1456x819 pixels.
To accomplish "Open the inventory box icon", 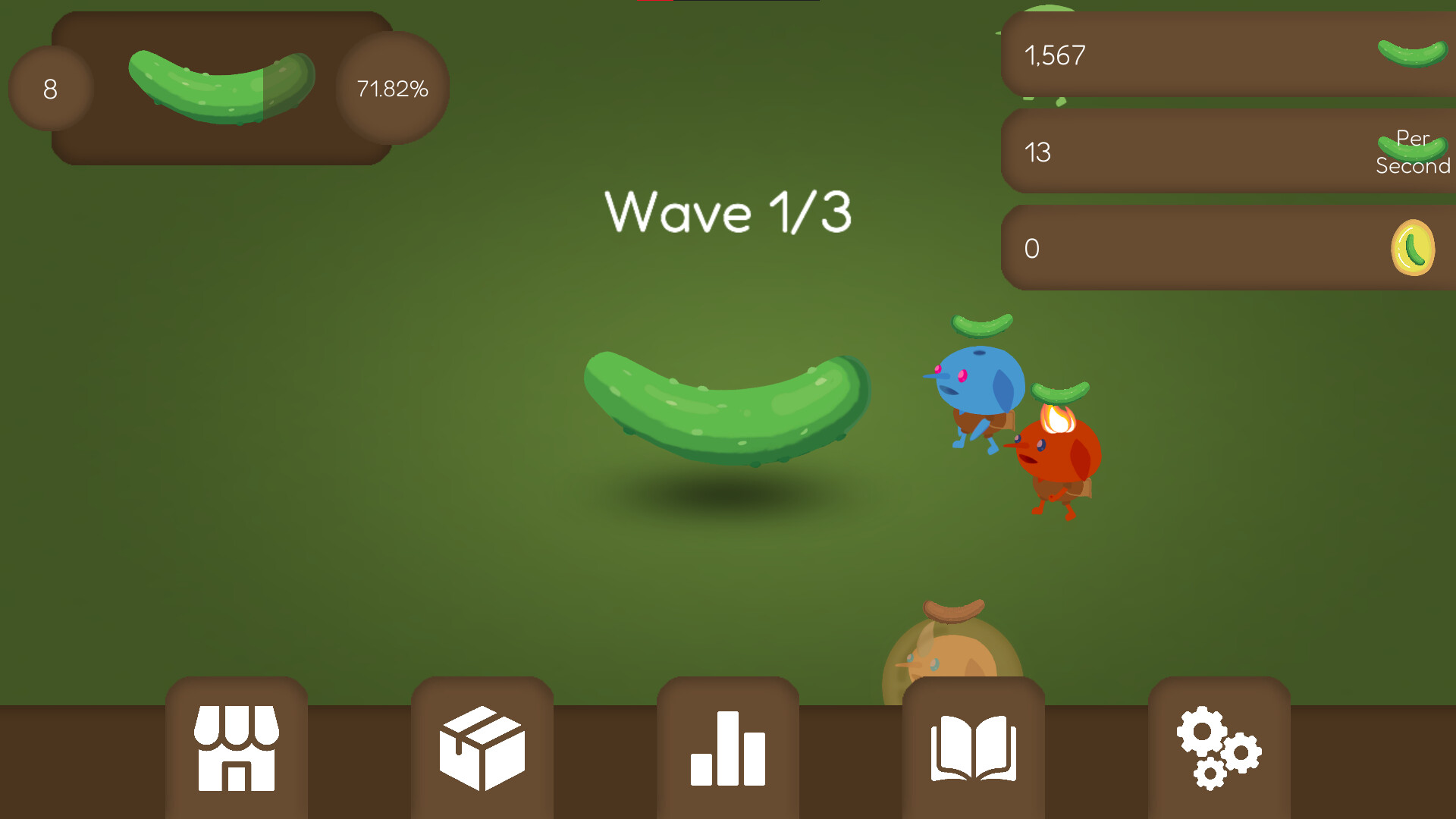I will 482,747.
